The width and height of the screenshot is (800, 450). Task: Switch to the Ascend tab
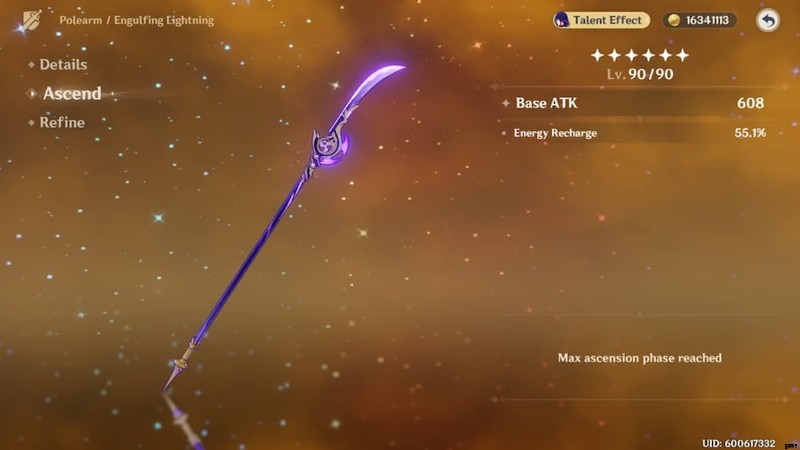71,94
